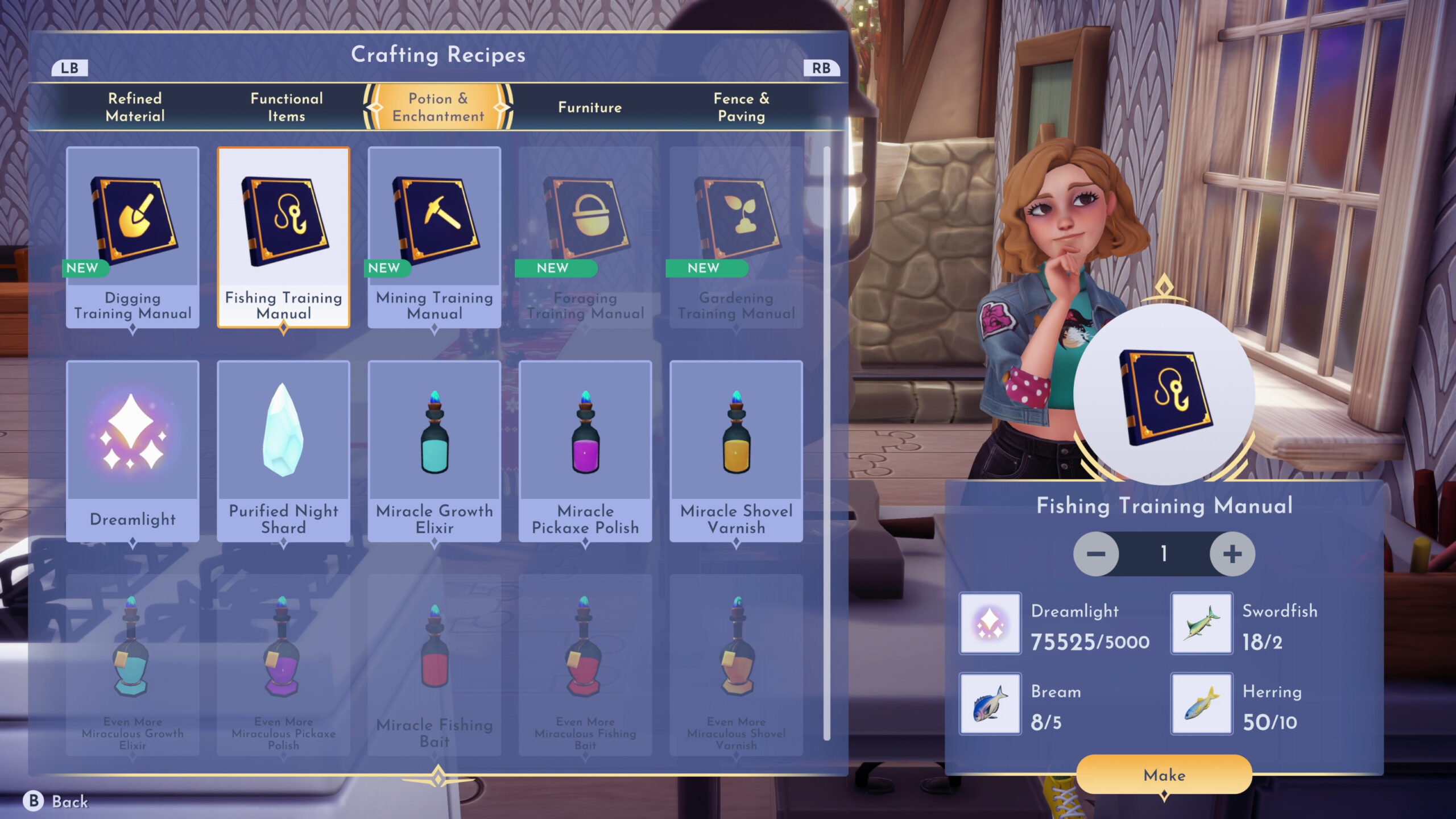Show the Fence & Paving recipes
This screenshot has width=1456, height=819.
(x=741, y=107)
